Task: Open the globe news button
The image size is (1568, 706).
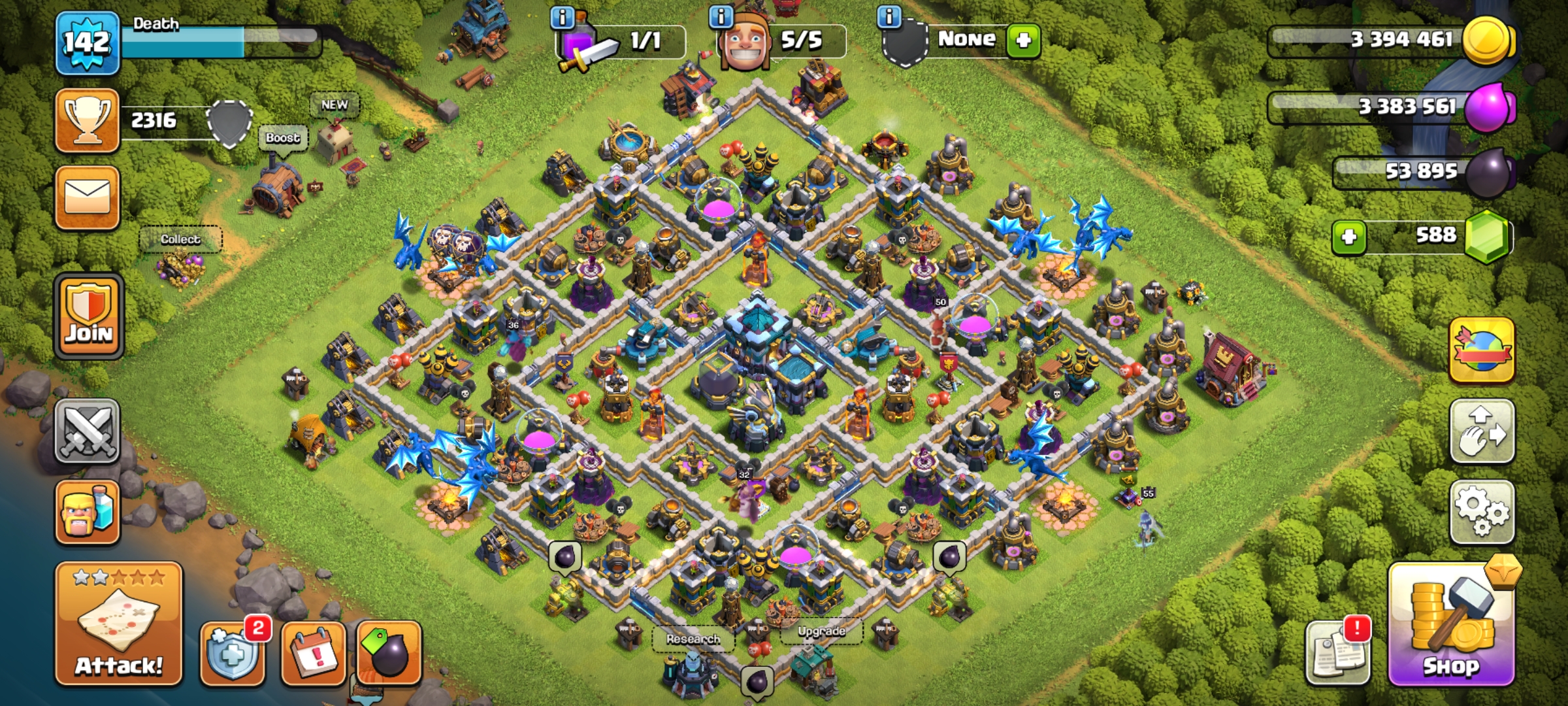Action: pyautogui.click(x=1482, y=350)
